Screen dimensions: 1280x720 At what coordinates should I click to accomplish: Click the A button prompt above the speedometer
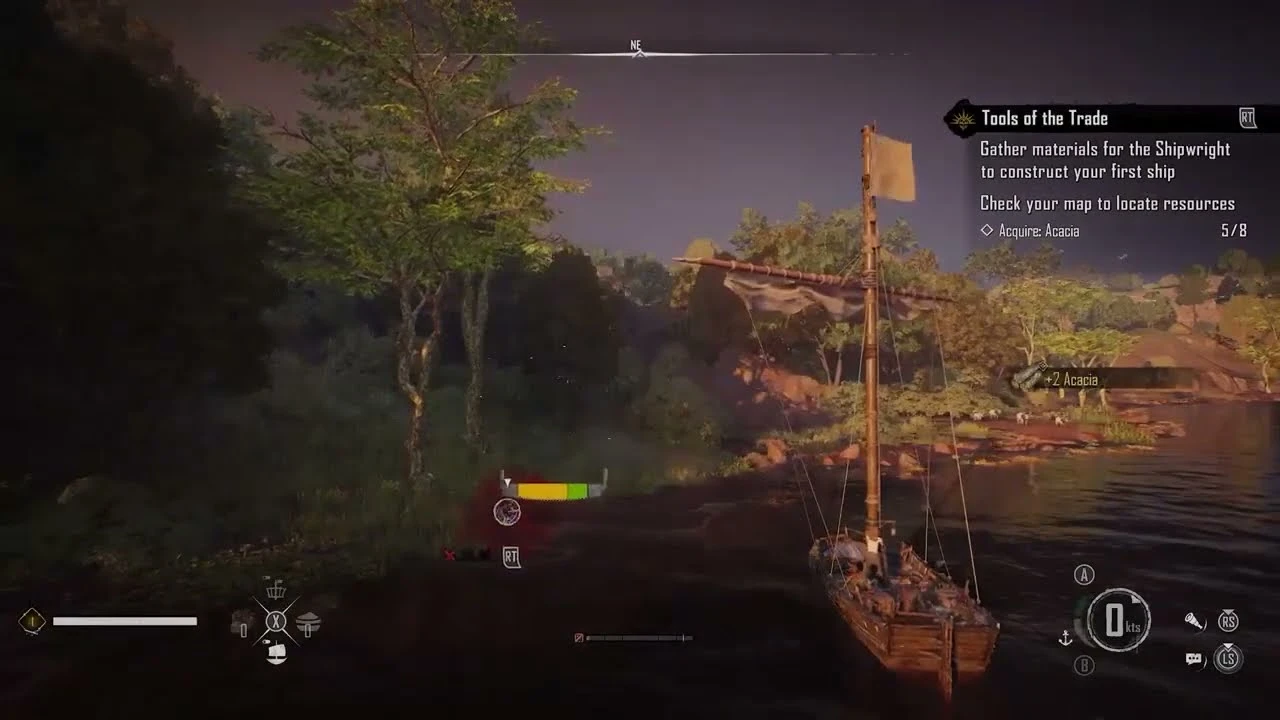click(1084, 573)
